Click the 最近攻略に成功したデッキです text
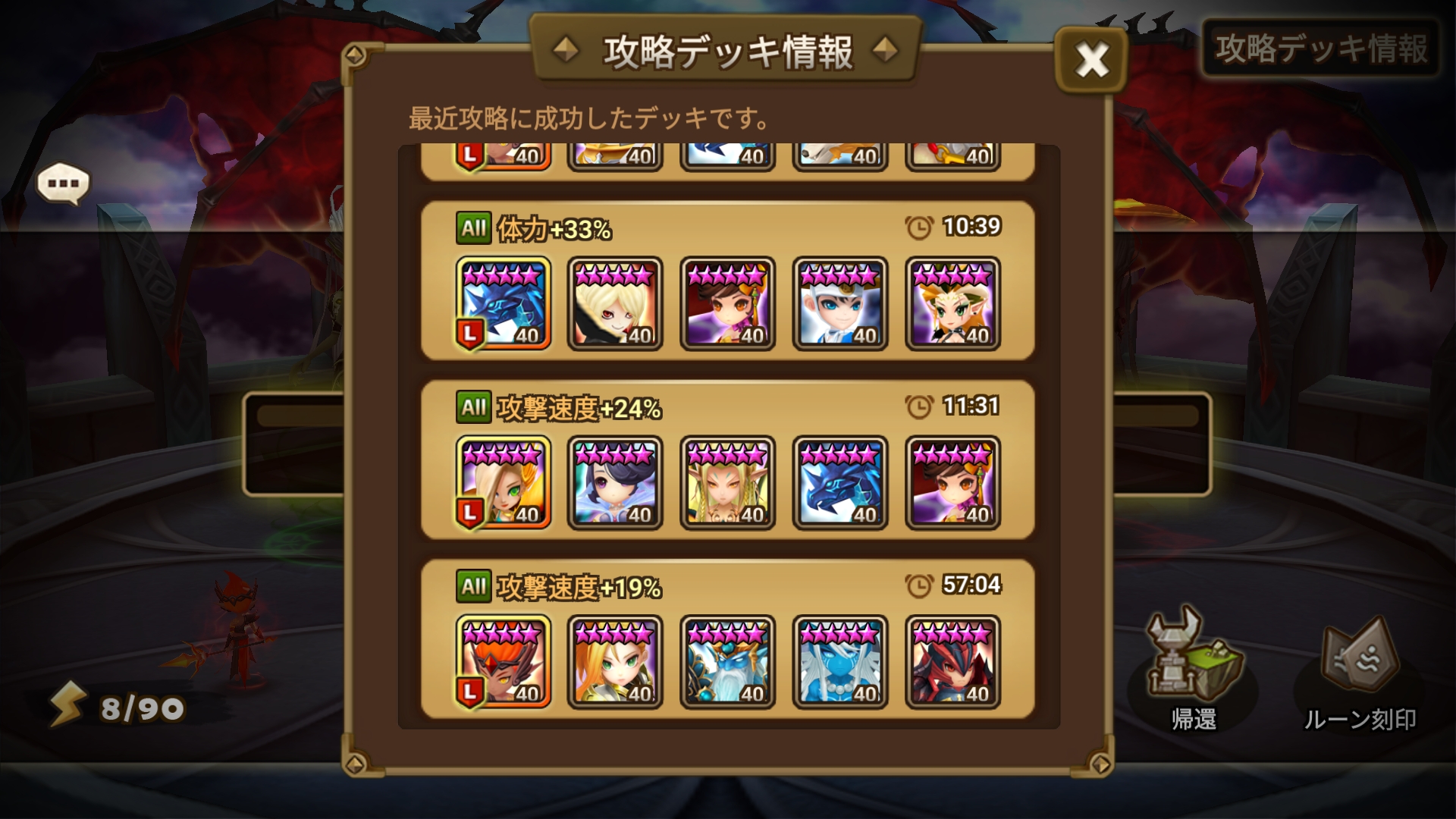 (x=588, y=118)
